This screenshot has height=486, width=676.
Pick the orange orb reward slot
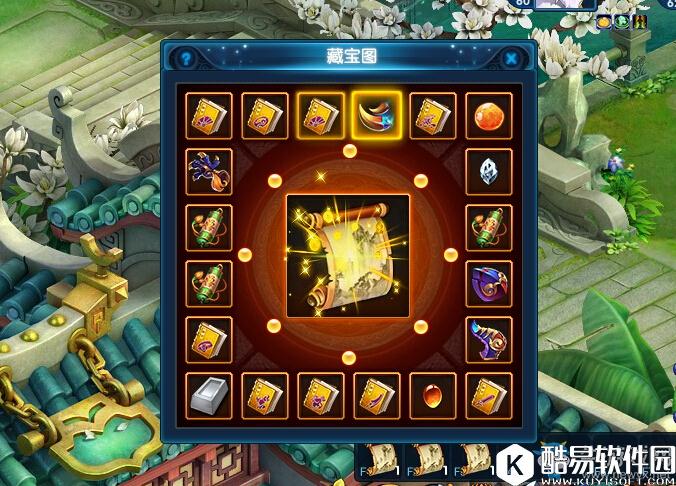[489, 116]
